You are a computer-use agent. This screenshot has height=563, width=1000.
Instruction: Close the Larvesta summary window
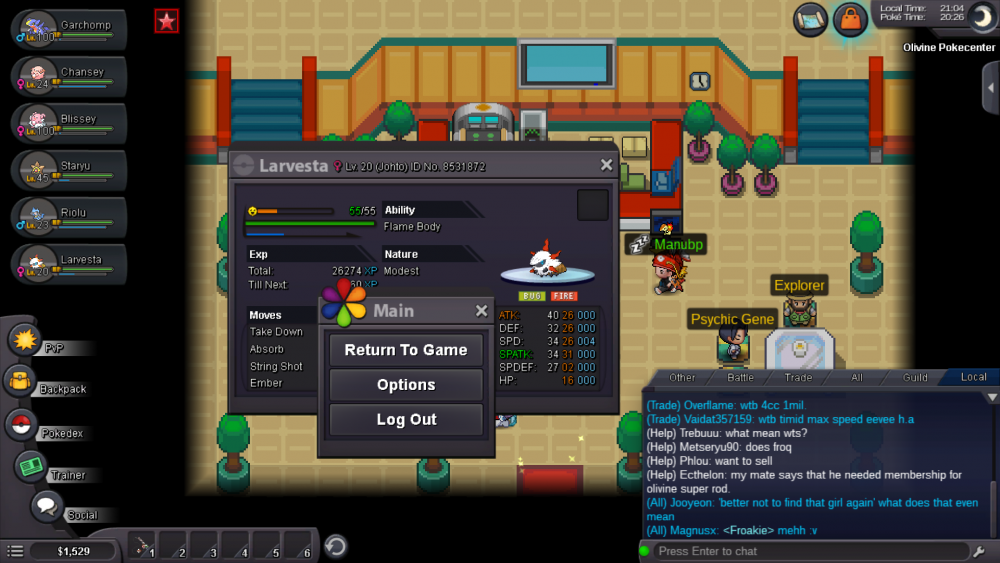[606, 165]
